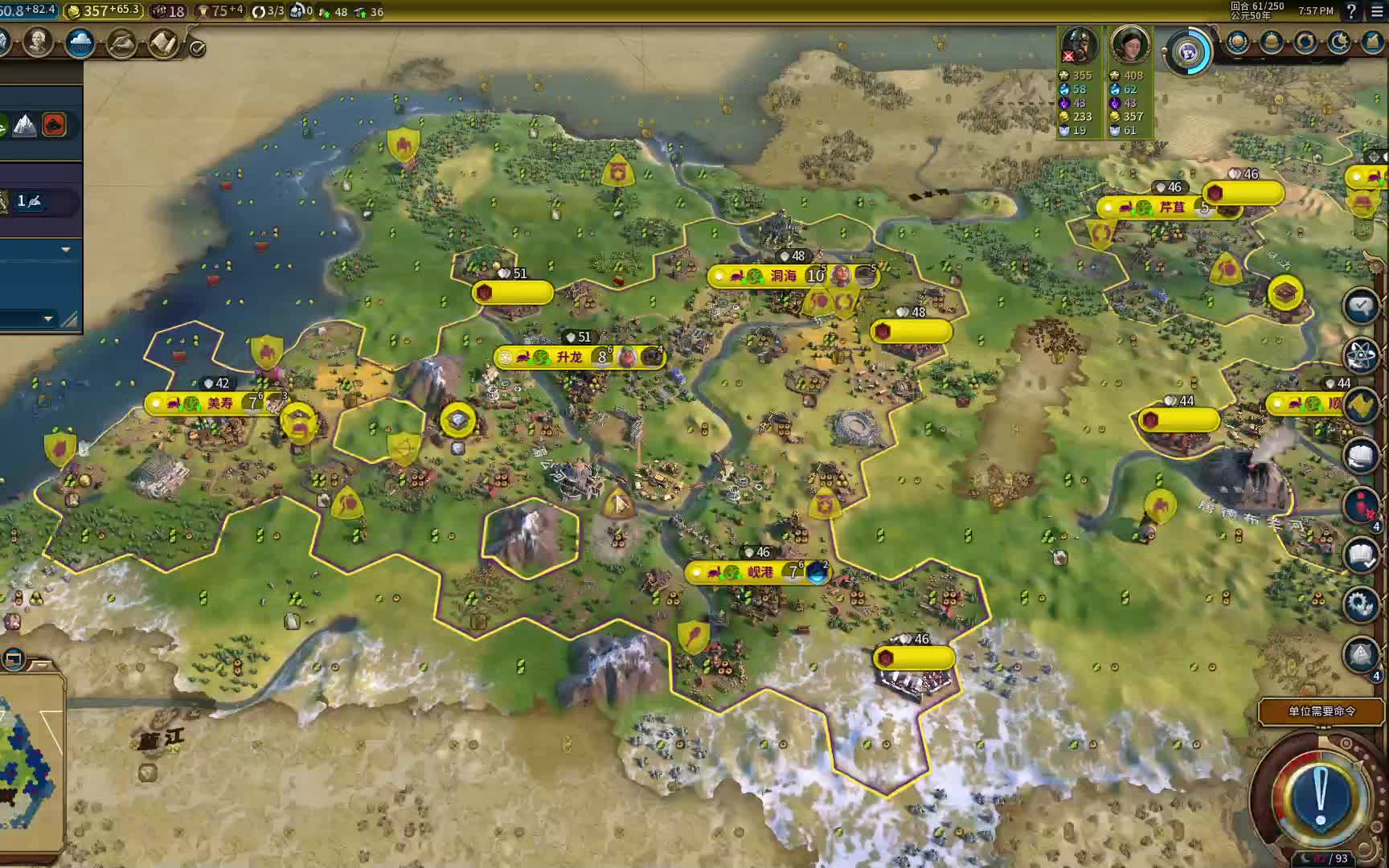Click the atom science notification

pos(1360,355)
